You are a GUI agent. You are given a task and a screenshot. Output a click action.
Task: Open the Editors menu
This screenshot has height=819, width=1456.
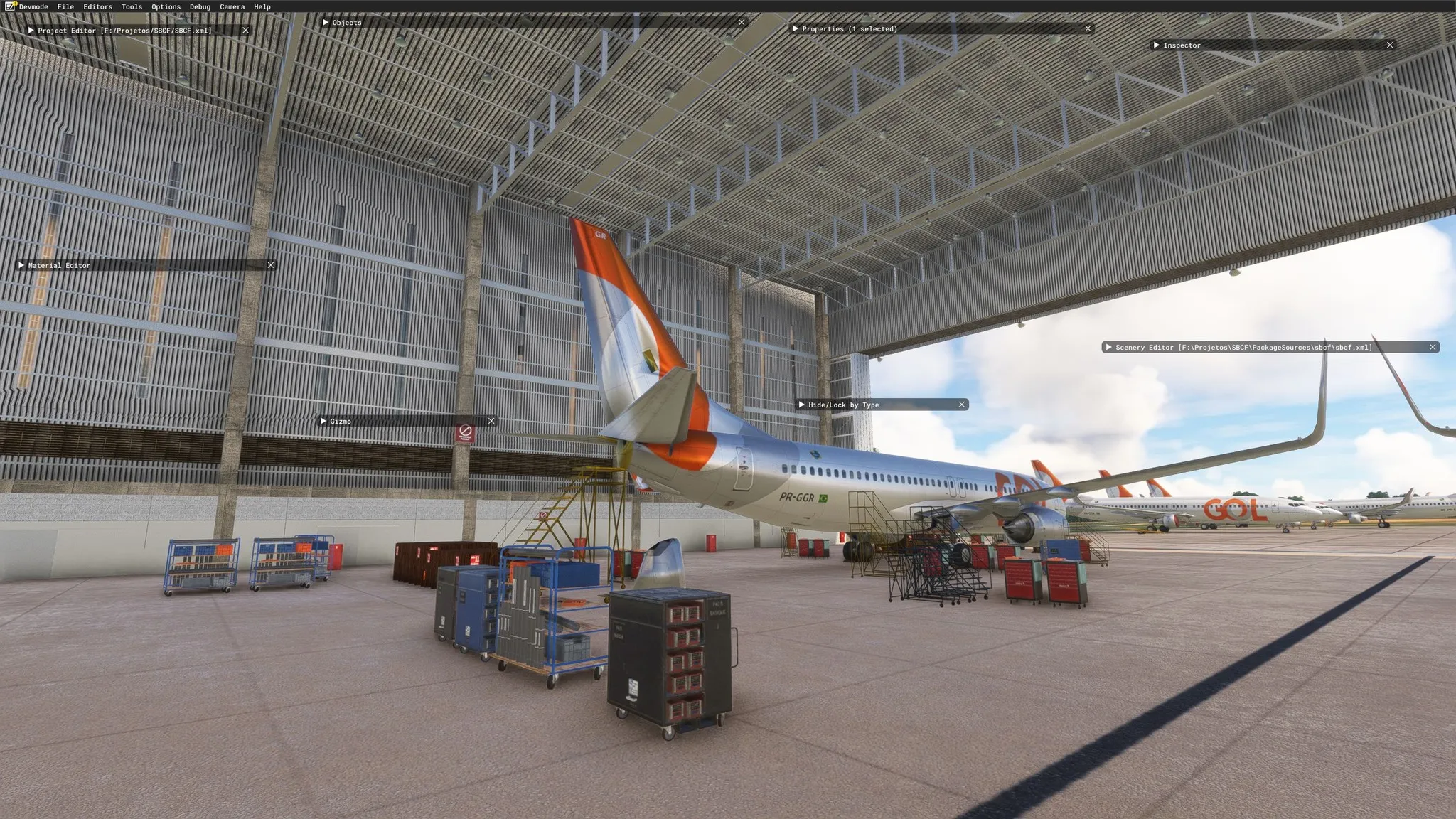click(x=97, y=6)
